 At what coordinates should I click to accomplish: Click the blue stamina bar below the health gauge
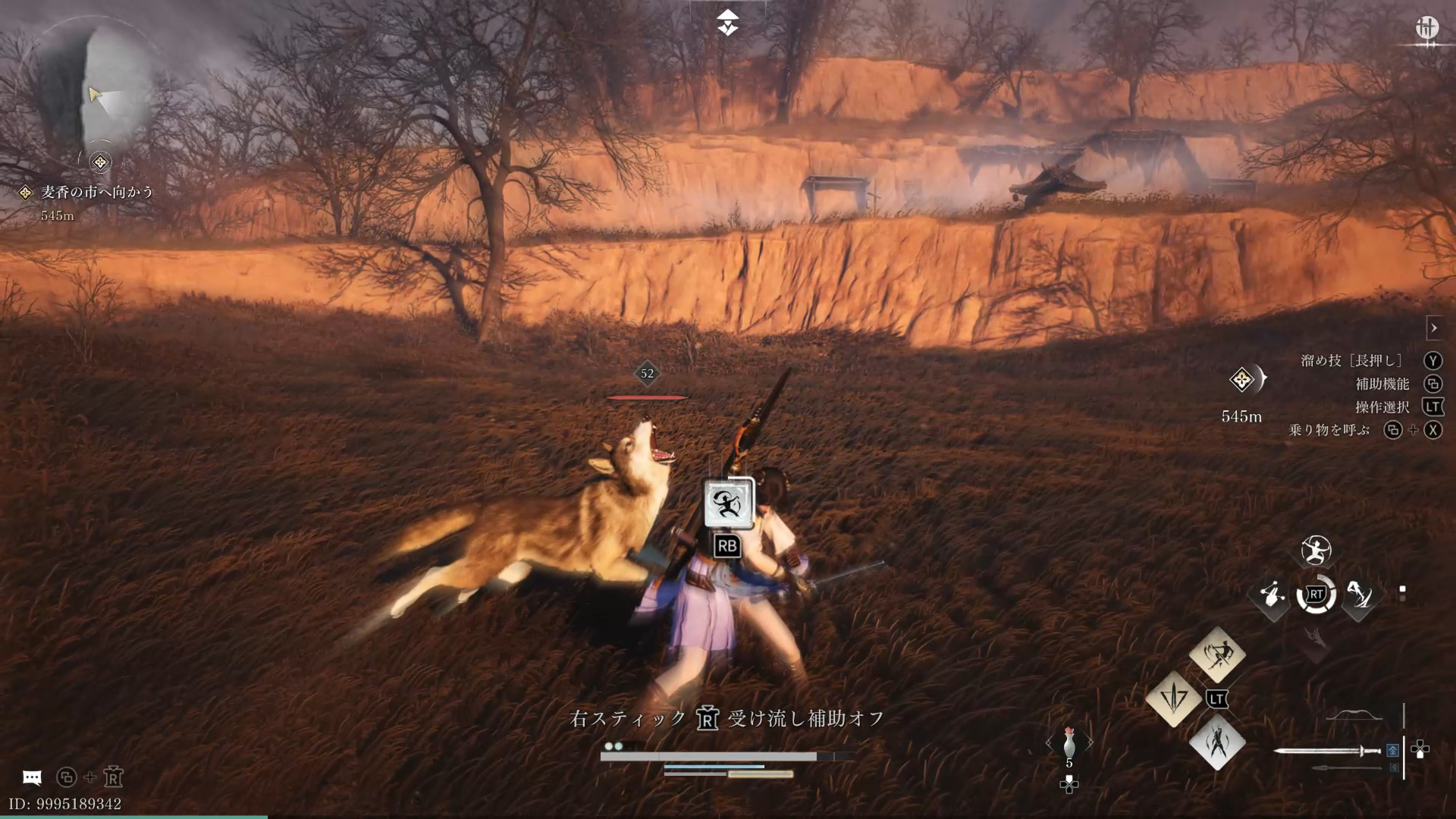point(713,767)
